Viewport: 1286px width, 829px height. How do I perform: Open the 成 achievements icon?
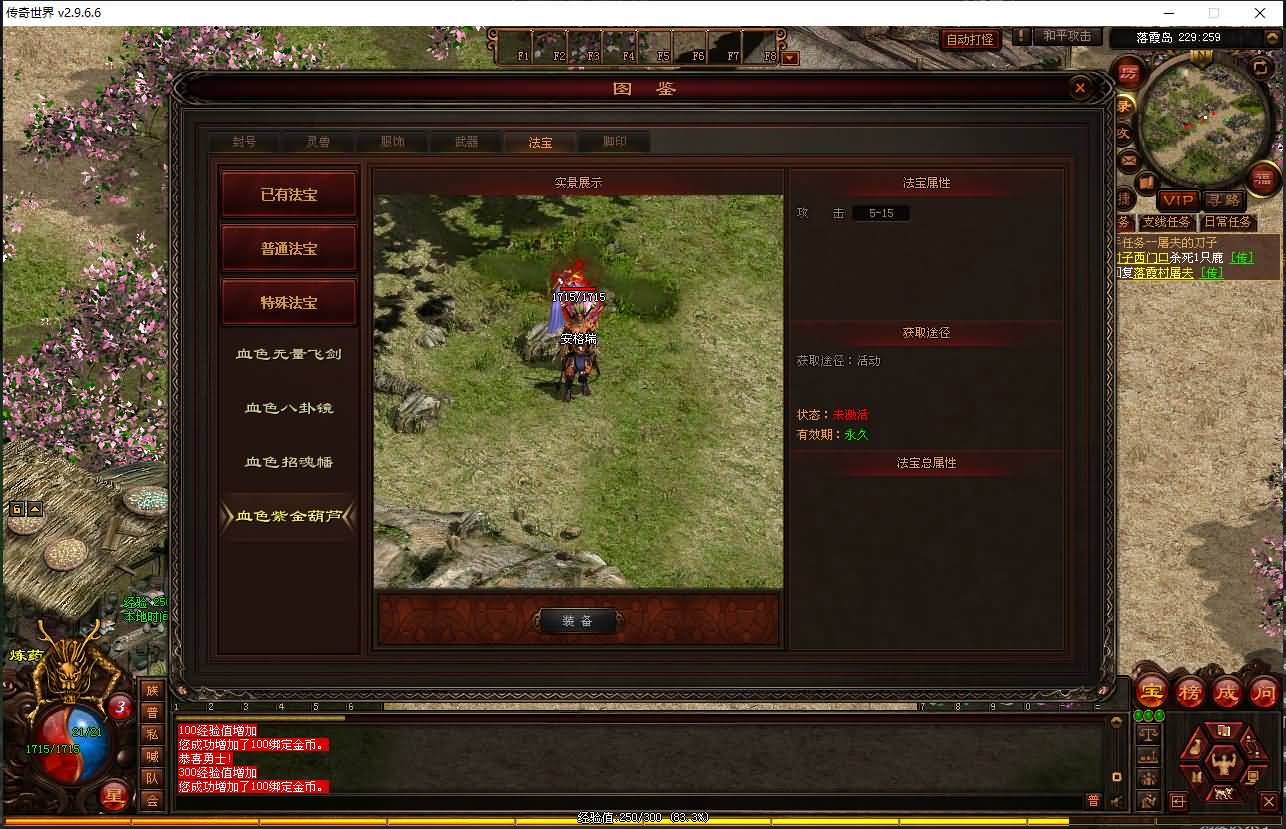point(1226,691)
